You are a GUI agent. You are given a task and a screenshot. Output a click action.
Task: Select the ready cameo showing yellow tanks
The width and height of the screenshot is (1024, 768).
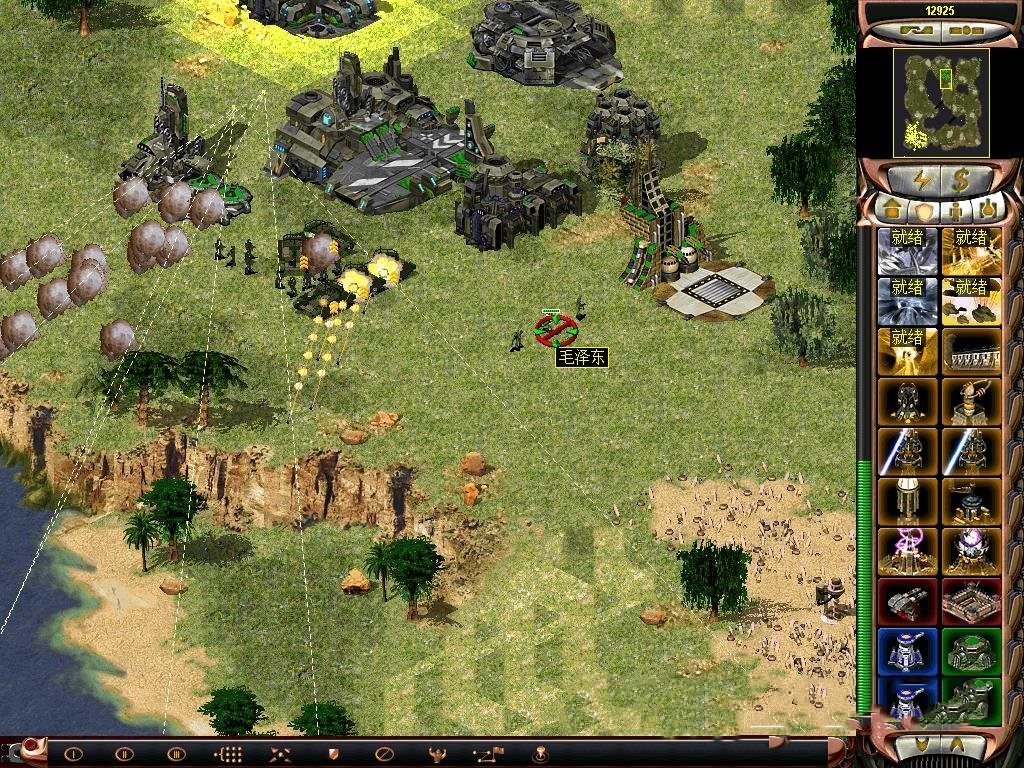971,300
